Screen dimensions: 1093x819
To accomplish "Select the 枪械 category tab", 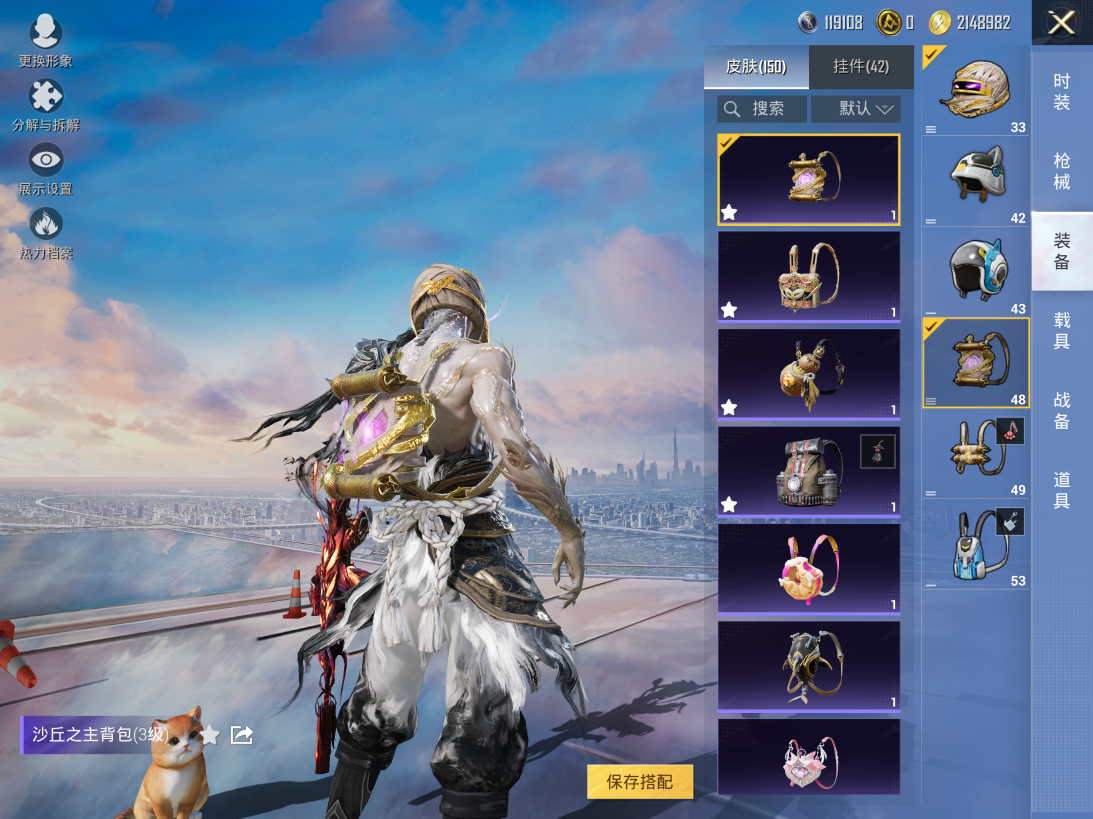I will [x=1062, y=172].
